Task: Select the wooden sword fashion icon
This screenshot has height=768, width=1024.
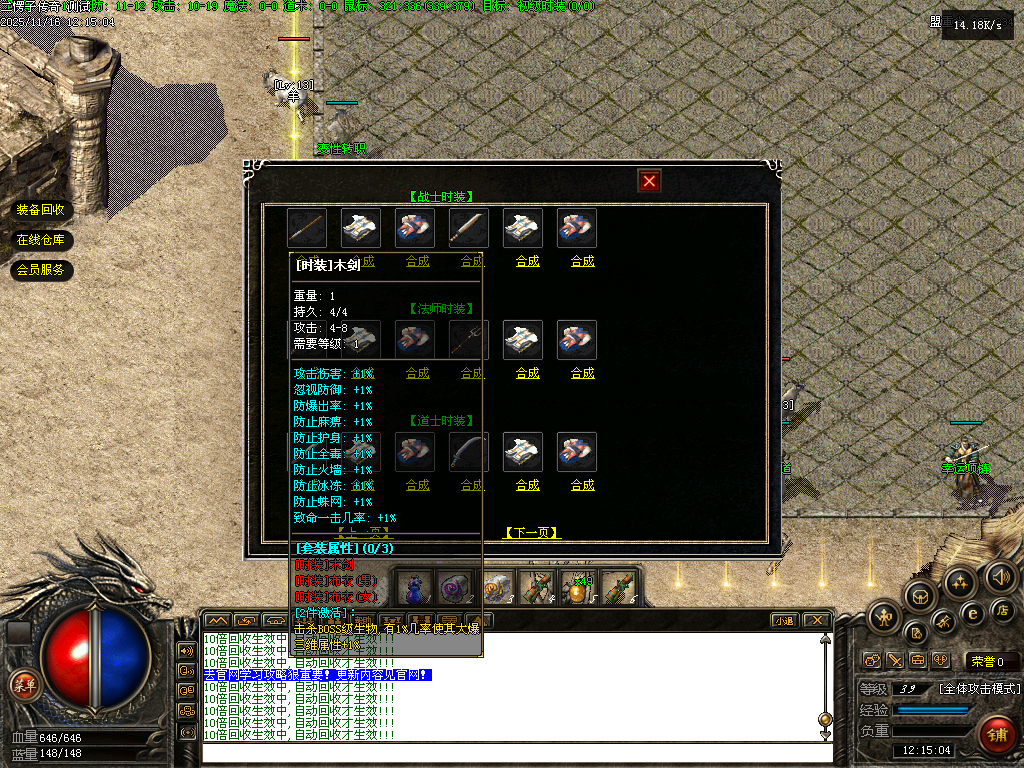Action: coord(307,228)
